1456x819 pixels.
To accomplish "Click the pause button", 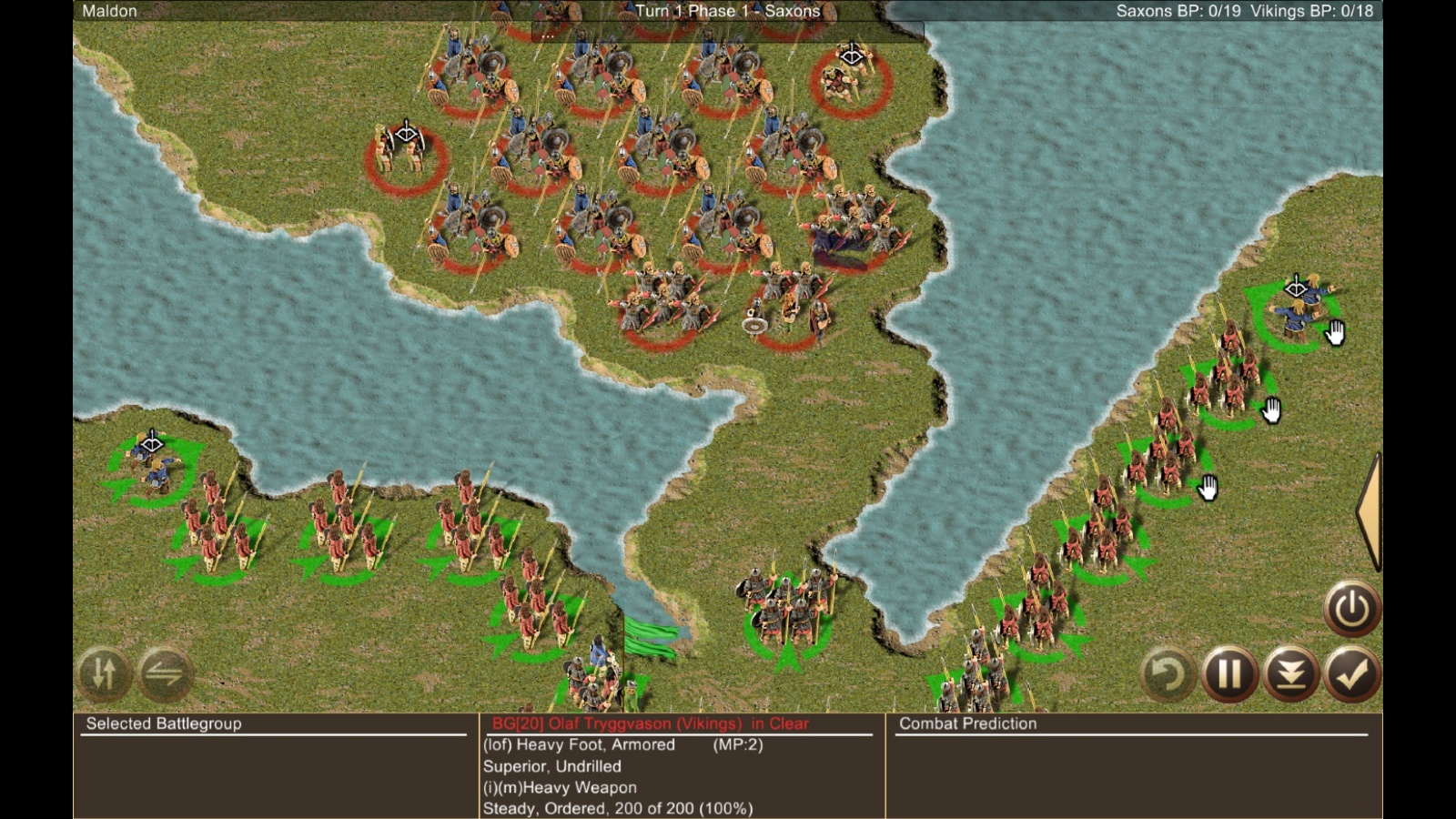I will pyautogui.click(x=1229, y=674).
